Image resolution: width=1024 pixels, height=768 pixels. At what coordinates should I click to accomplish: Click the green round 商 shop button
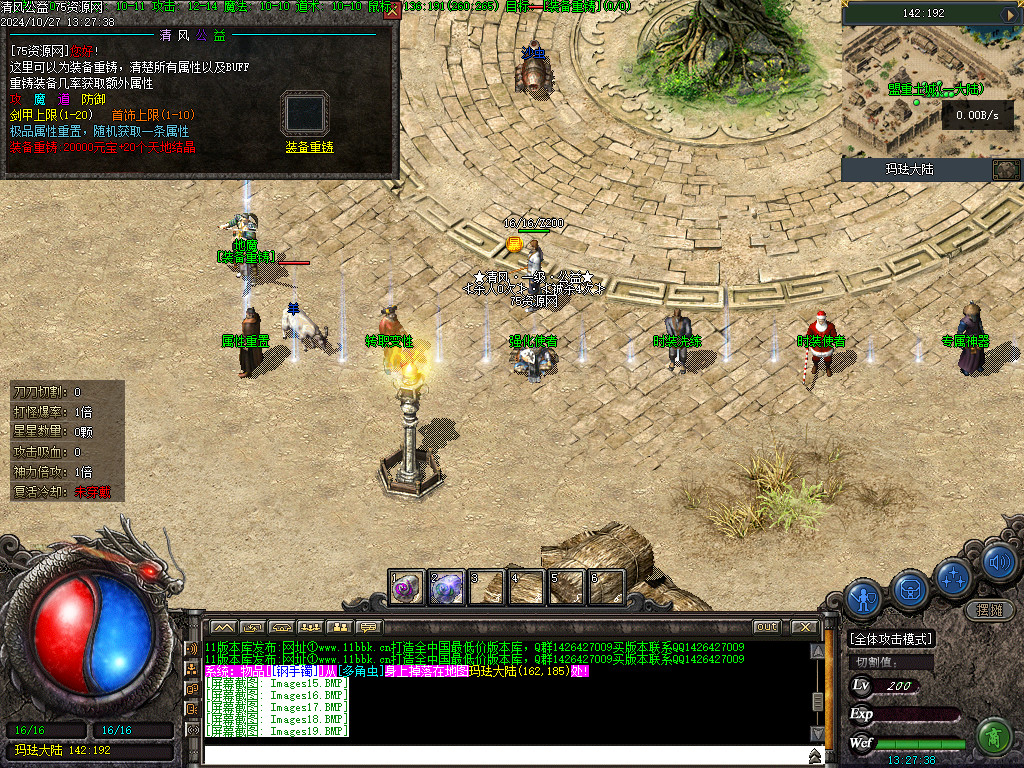coord(993,737)
